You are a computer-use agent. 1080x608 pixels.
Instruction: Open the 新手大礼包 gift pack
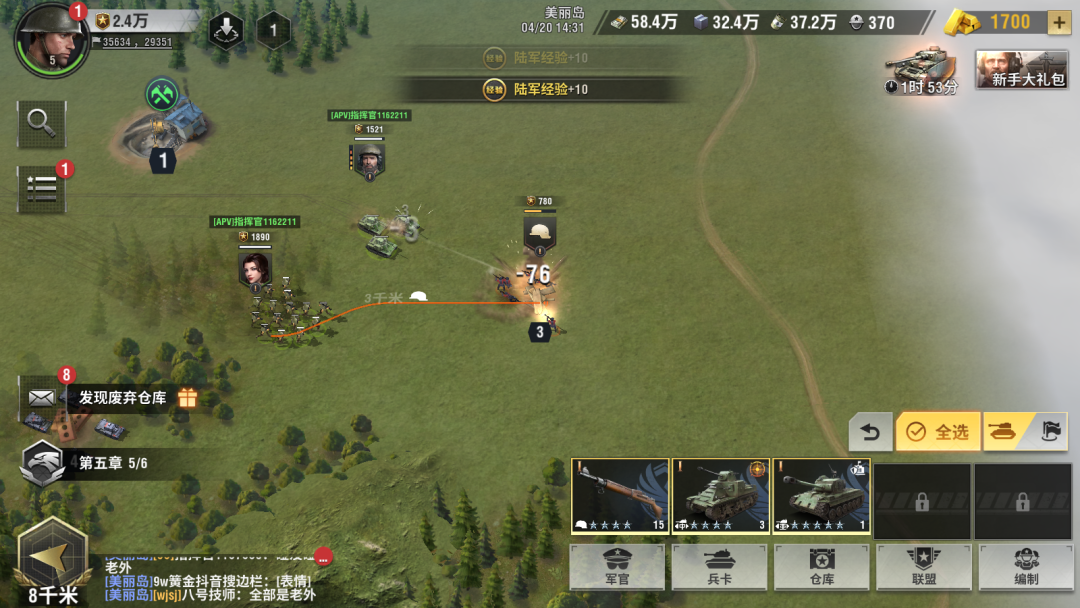tap(1019, 69)
